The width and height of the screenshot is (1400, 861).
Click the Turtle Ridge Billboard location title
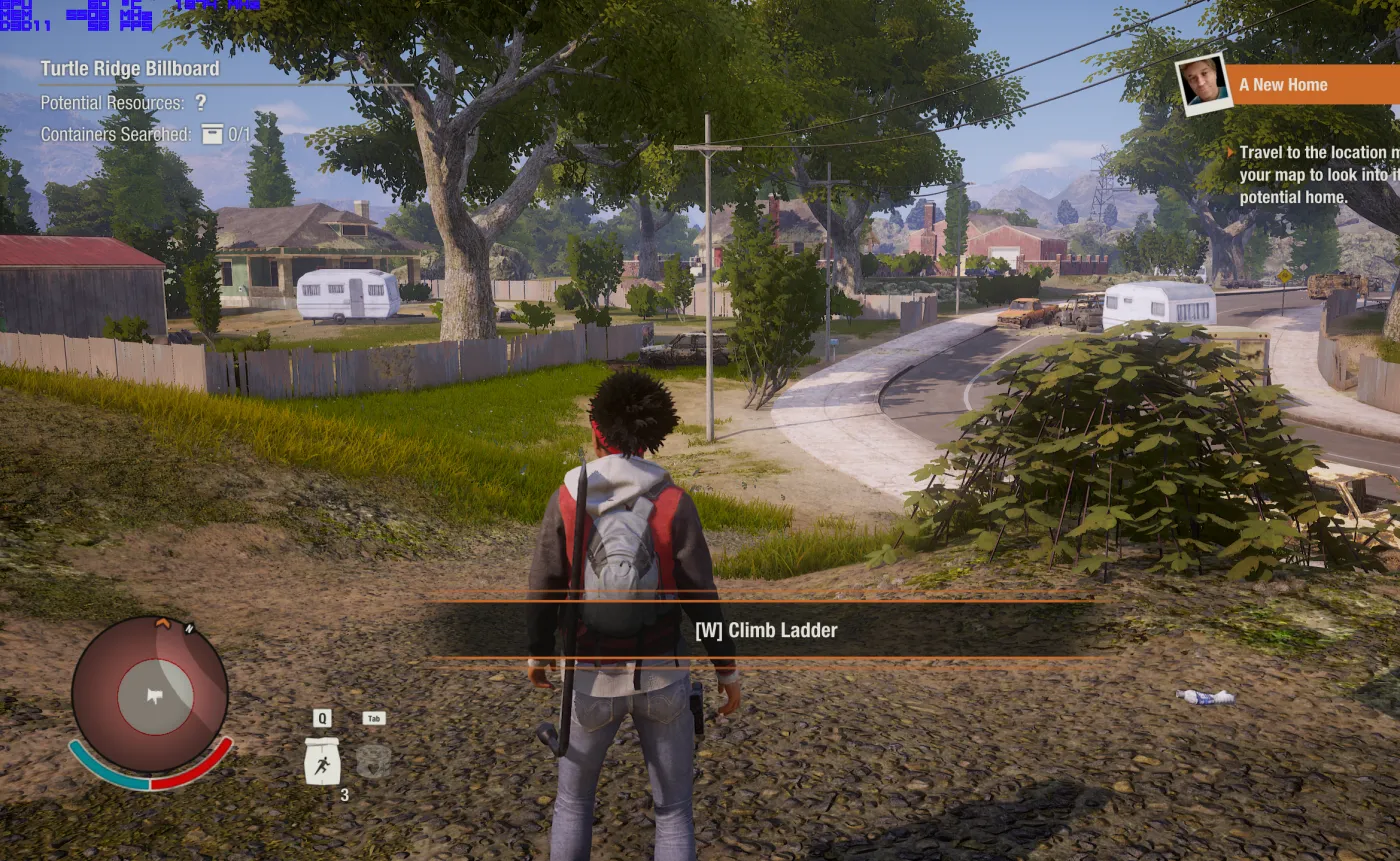coord(128,68)
